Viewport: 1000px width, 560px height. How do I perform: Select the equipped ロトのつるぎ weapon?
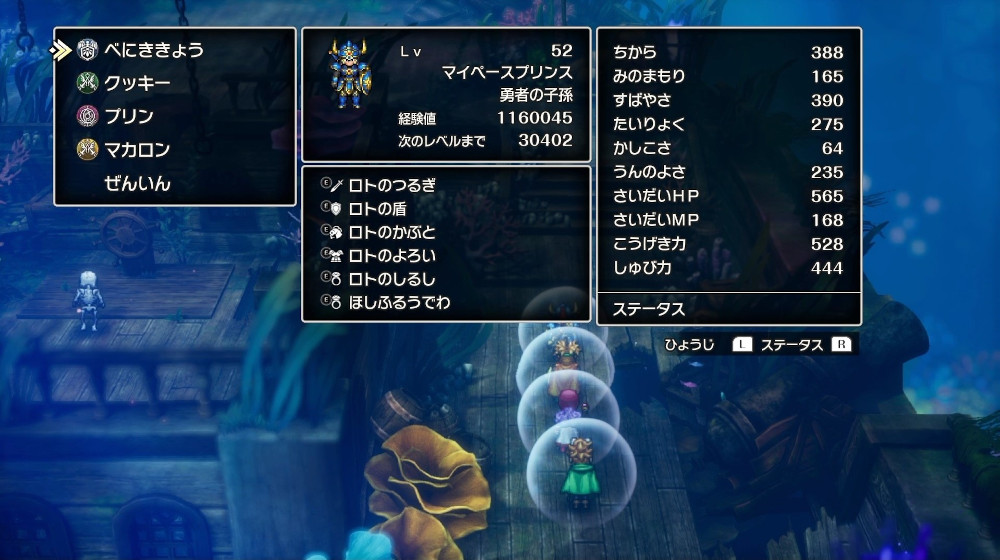tap(392, 185)
